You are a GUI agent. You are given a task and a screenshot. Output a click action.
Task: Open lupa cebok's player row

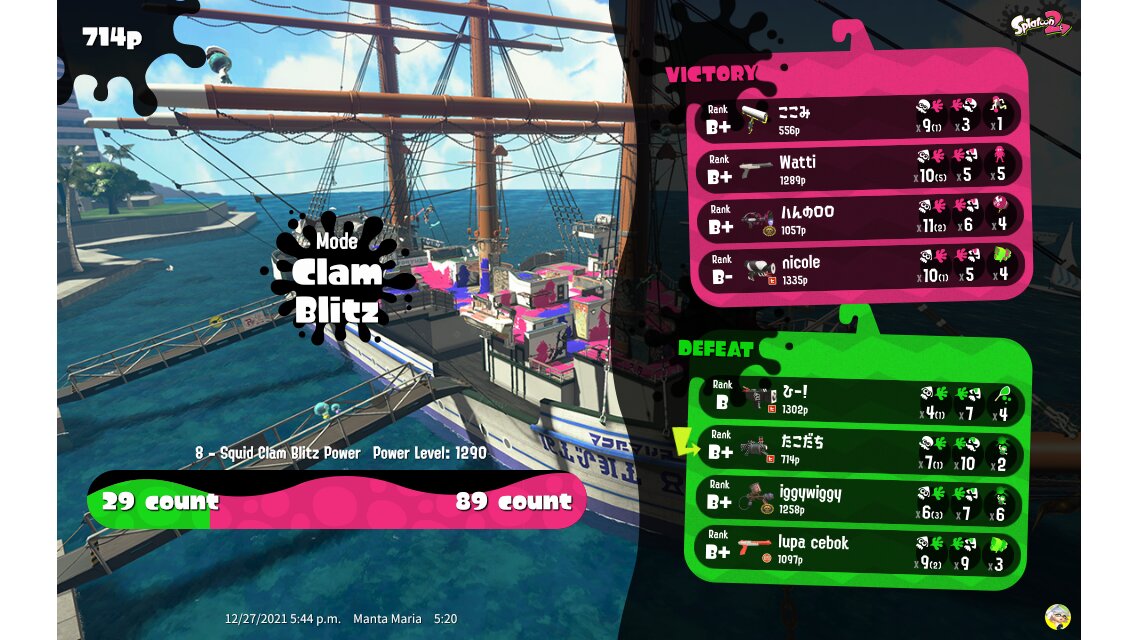click(x=860, y=548)
